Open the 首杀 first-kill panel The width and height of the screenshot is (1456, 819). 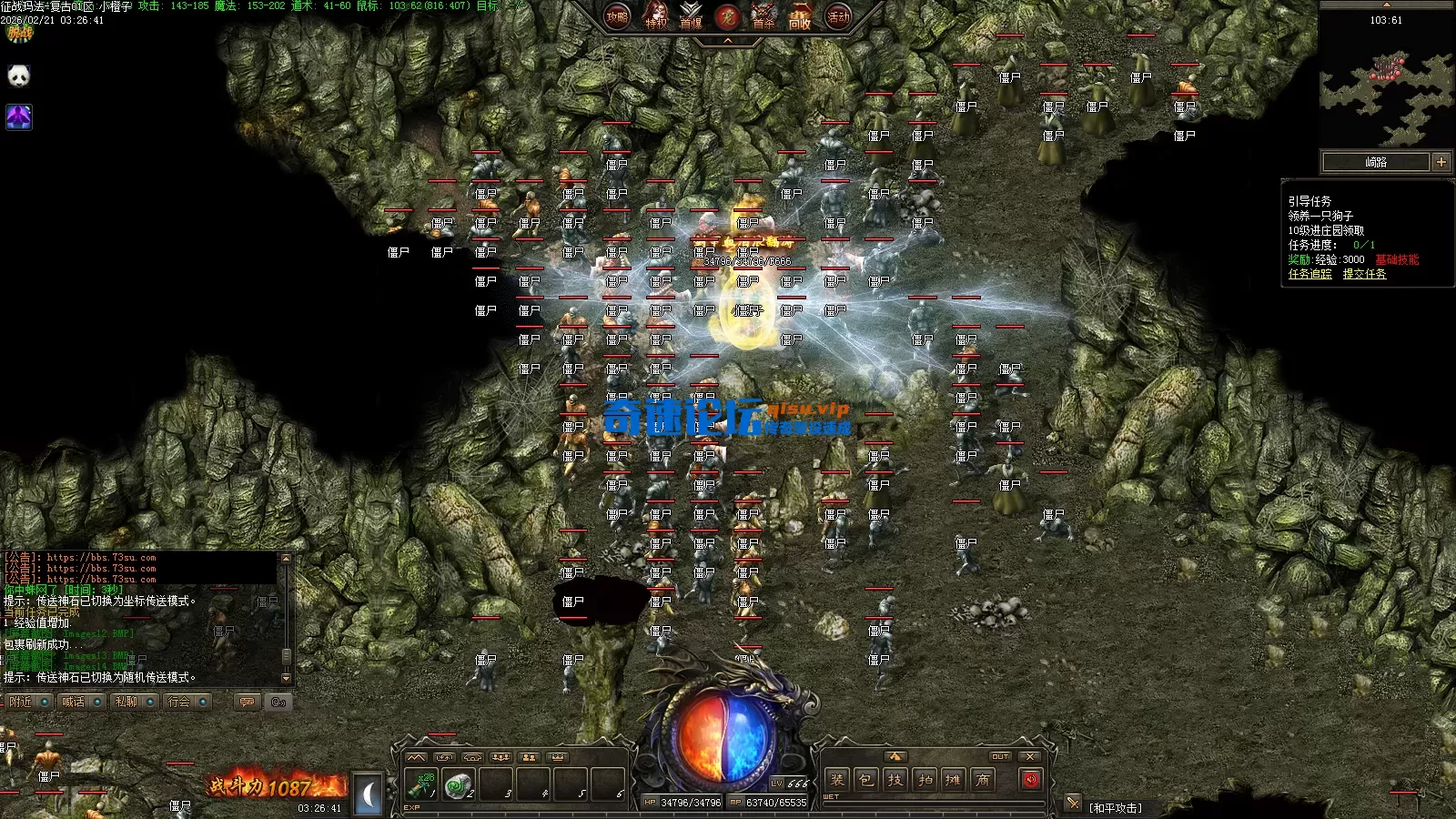tap(763, 16)
